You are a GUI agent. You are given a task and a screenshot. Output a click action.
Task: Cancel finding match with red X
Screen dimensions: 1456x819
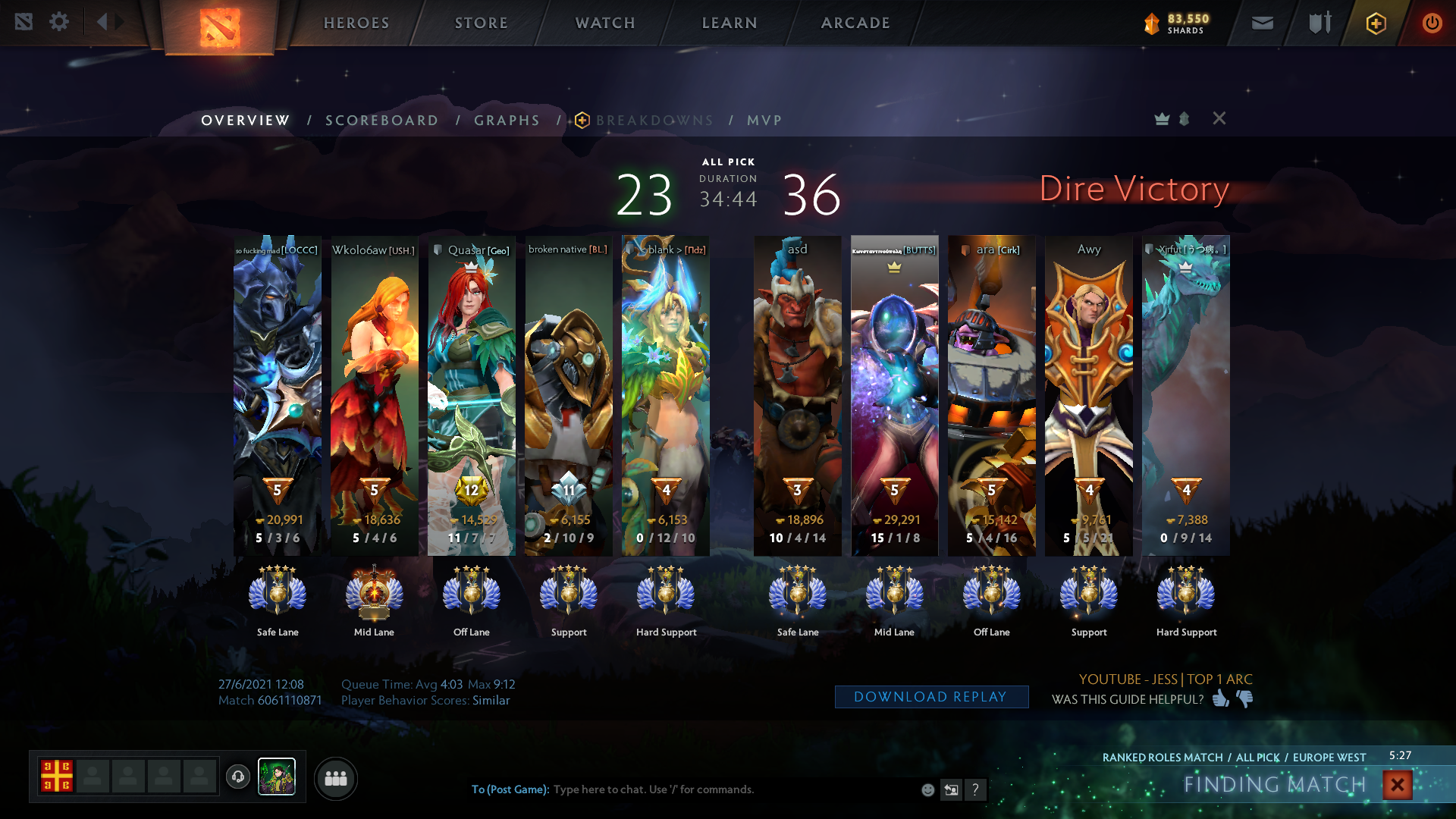click(1397, 785)
